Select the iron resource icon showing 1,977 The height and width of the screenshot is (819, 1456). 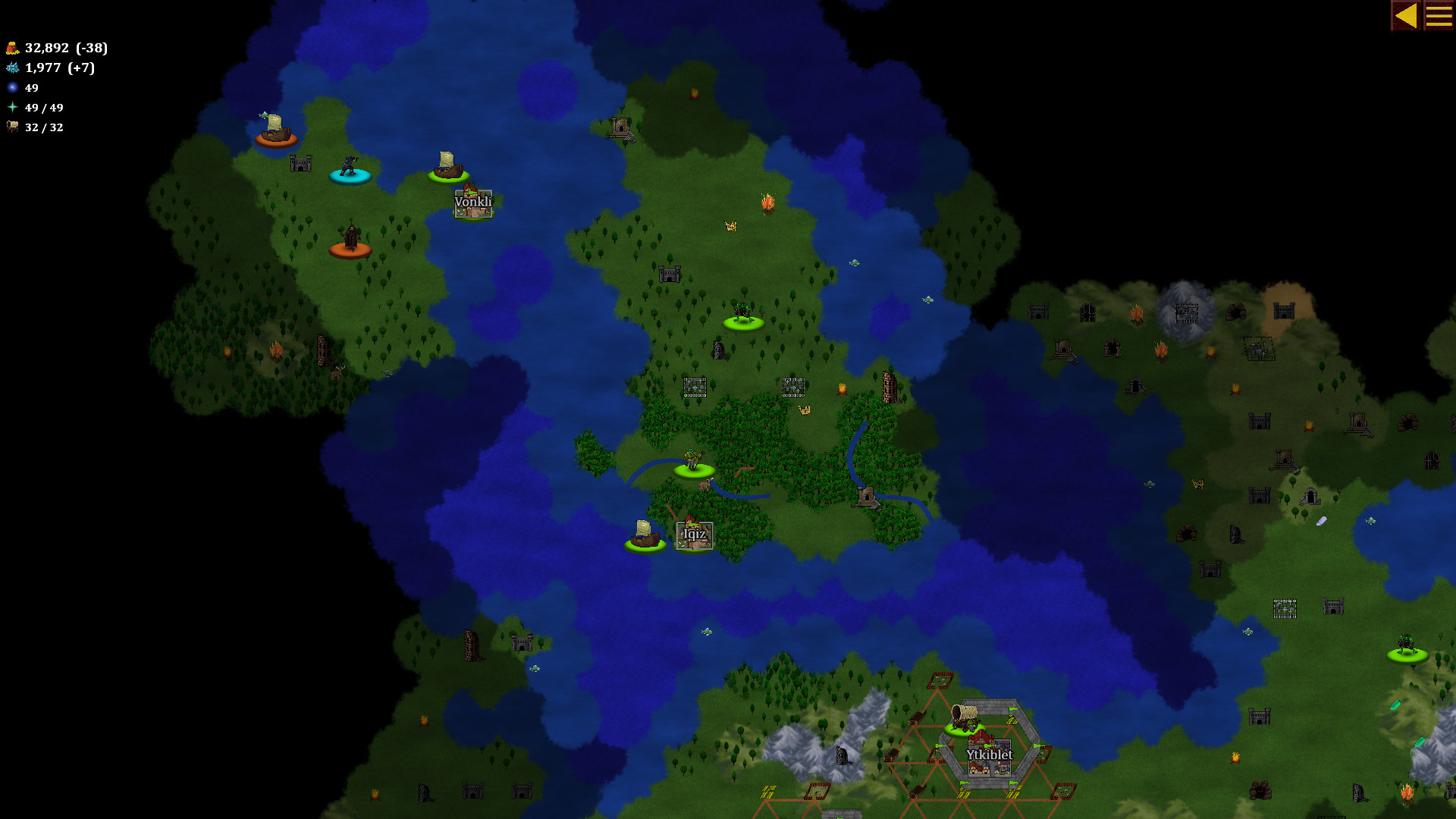point(11,67)
